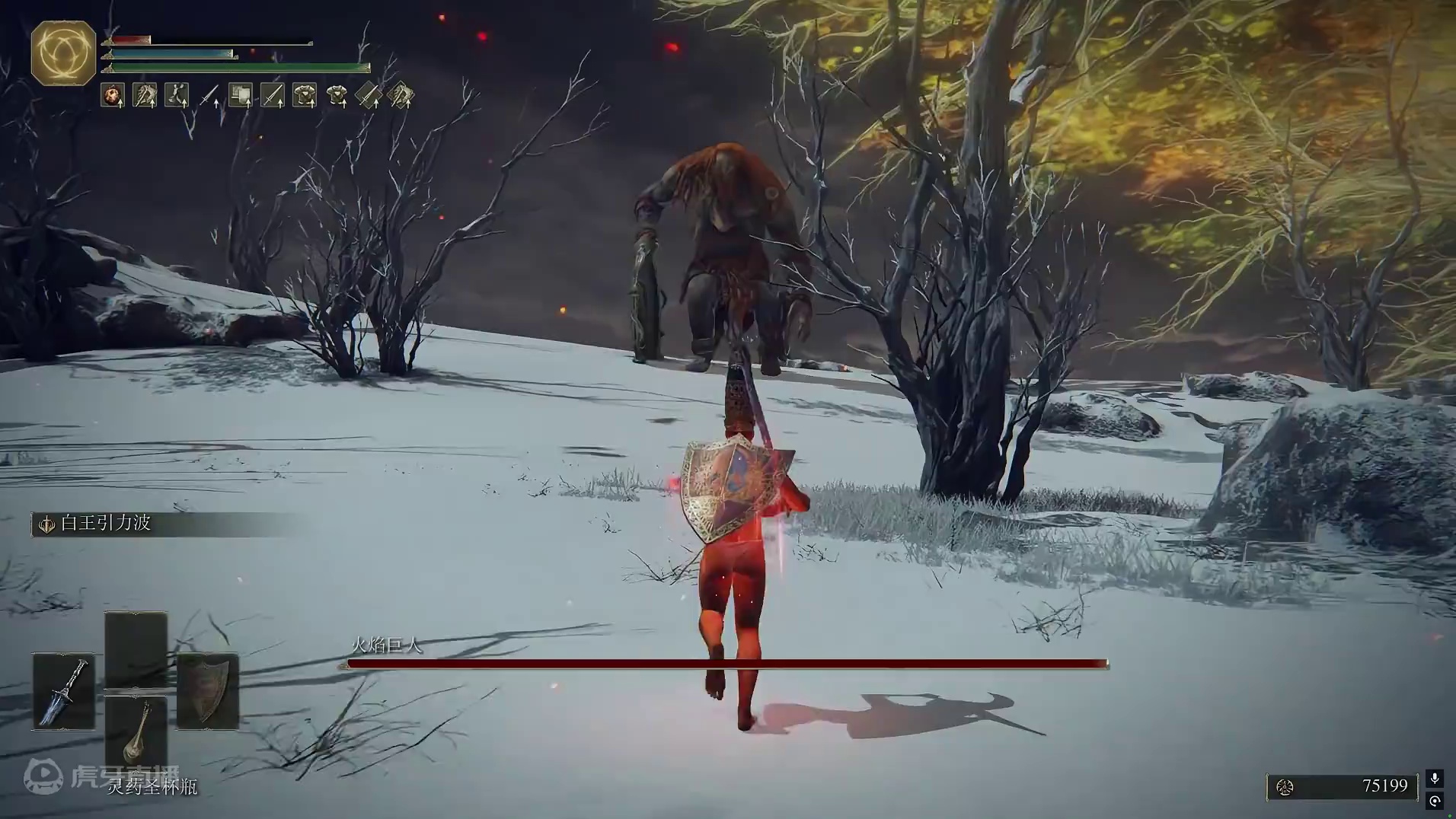Select the dagger right-hand weapon slot
Viewport: 1456px width, 819px height.
point(64,691)
